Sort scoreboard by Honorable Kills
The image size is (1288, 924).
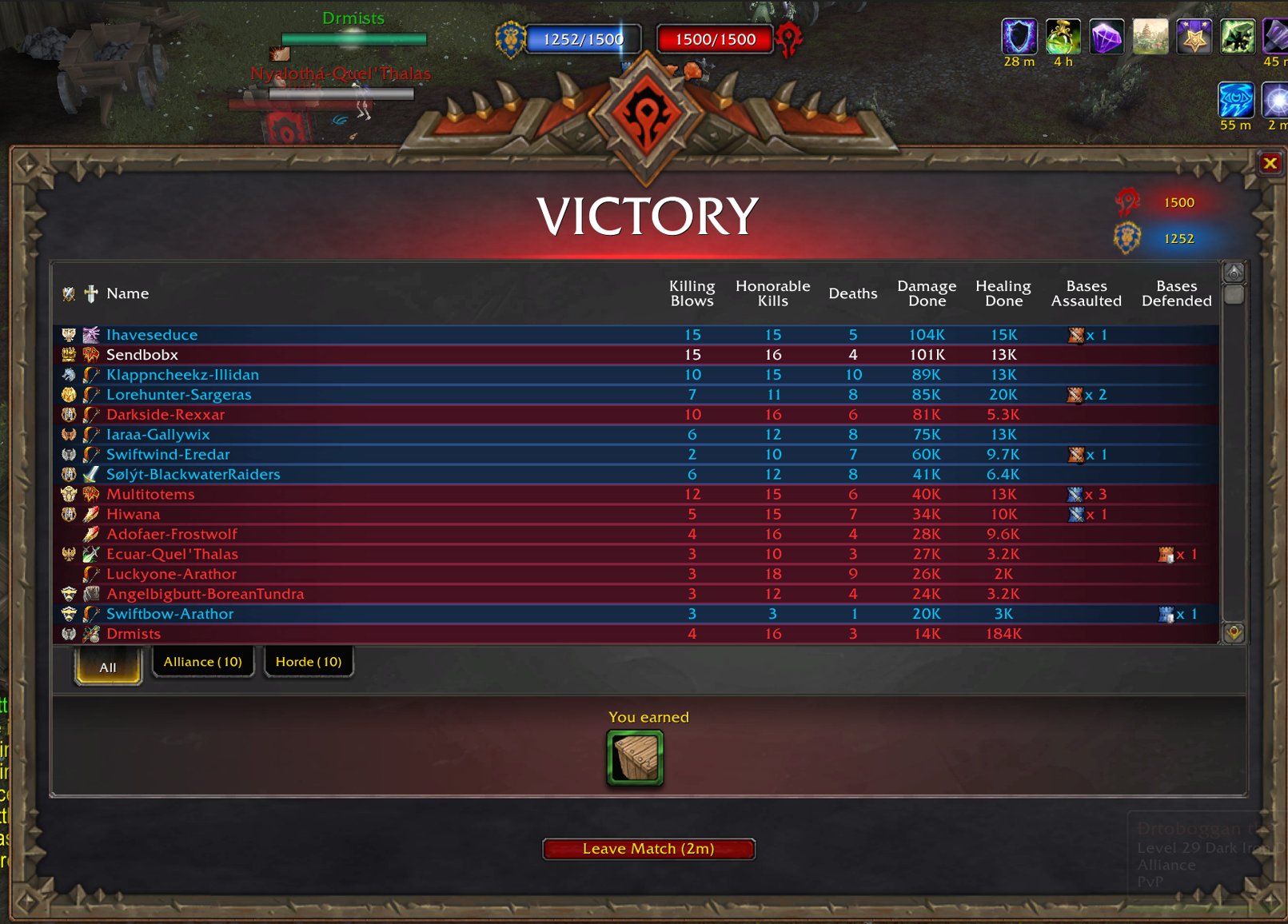coord(772,293)
